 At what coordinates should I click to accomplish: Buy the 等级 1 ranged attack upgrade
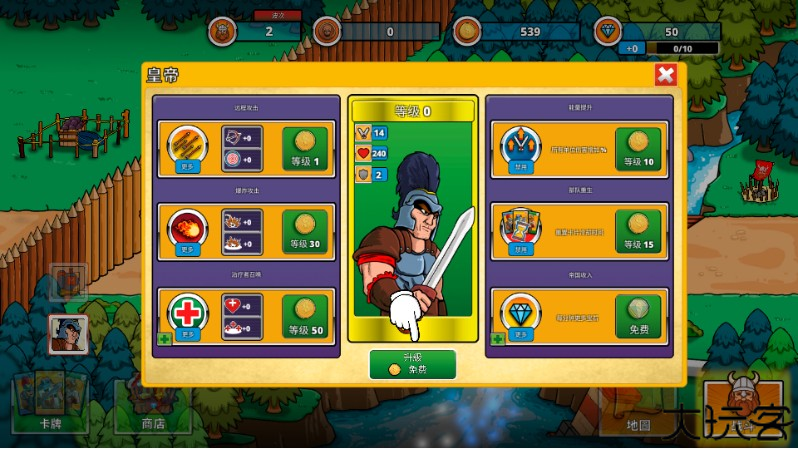pos(305,149)
